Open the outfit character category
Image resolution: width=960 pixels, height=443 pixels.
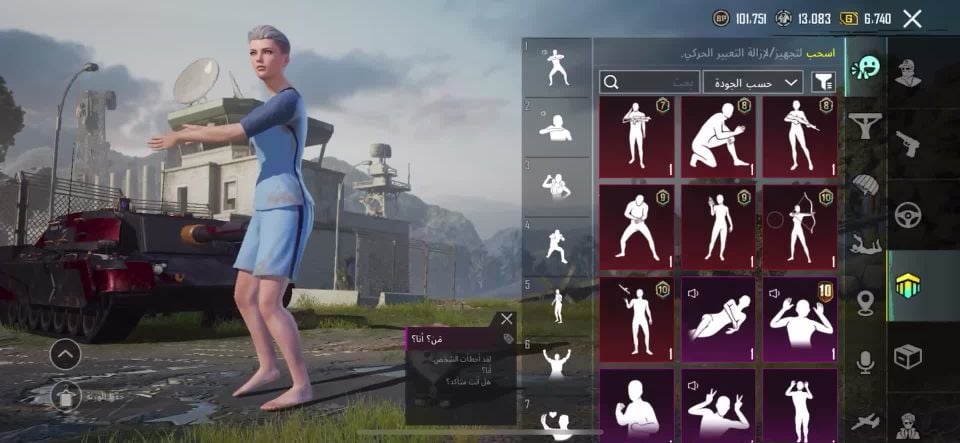tap(907, 73)
